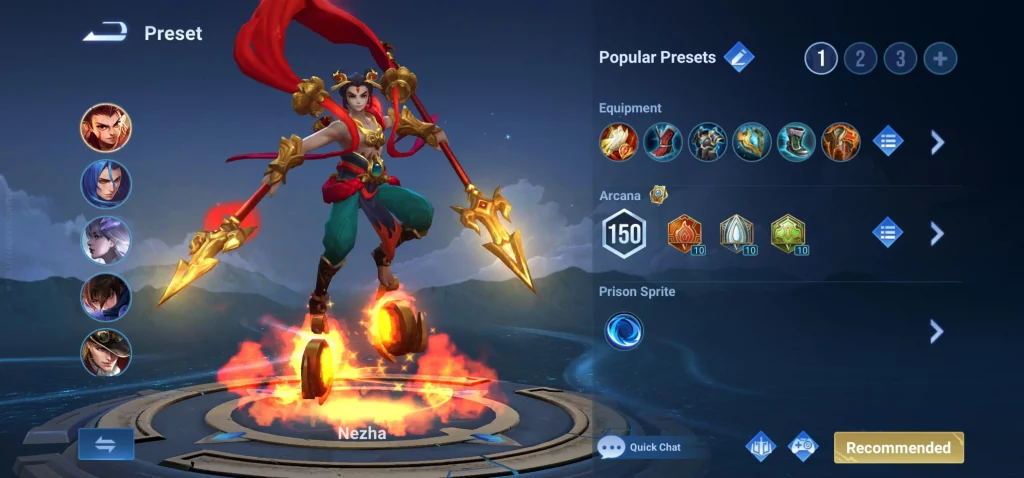1024x478 pixels.
Task: Expand the Arcana section arrow
Action: click(937, 234)
